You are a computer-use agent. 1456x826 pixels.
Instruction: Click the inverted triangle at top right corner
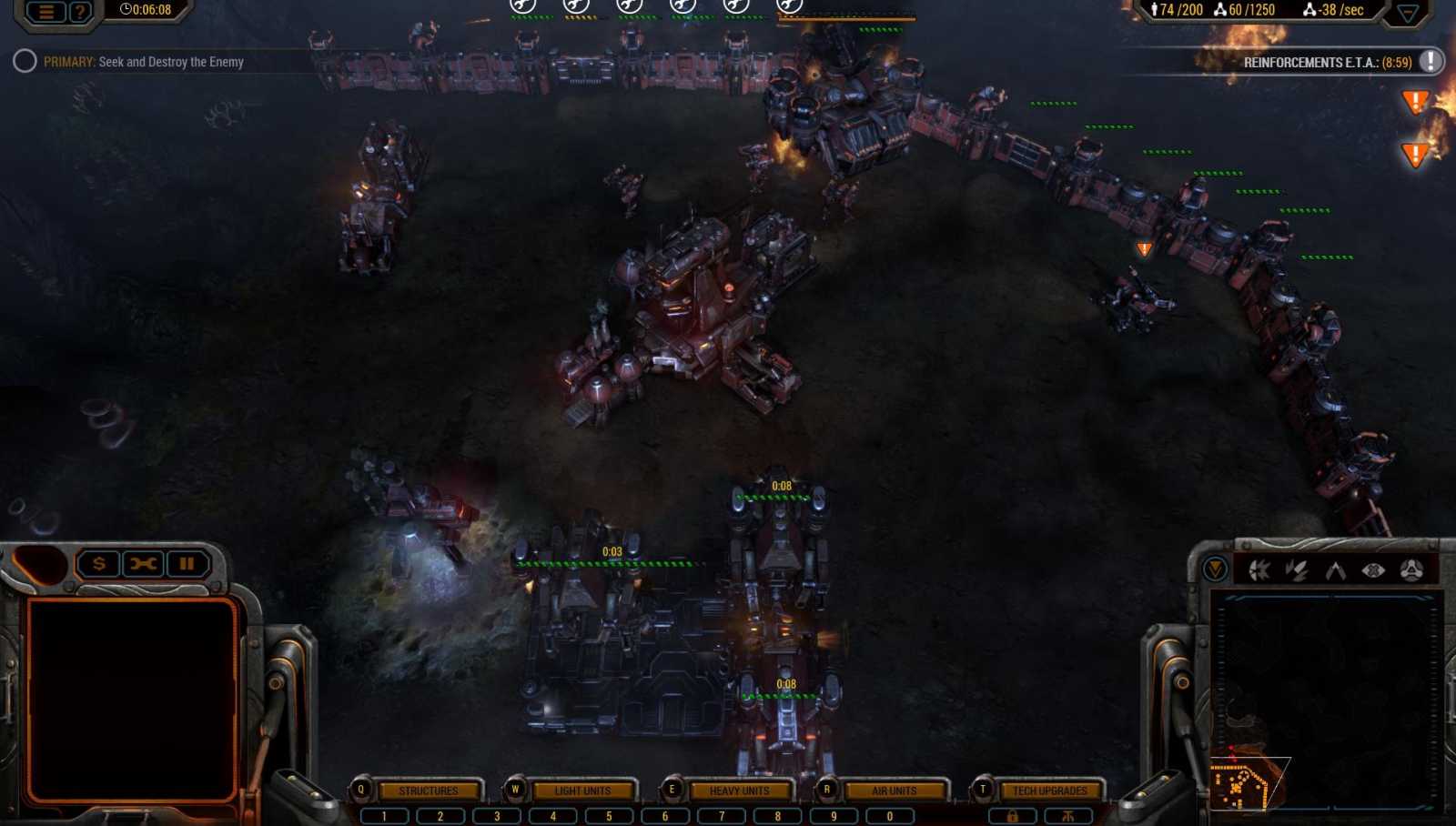point(1409,11)
